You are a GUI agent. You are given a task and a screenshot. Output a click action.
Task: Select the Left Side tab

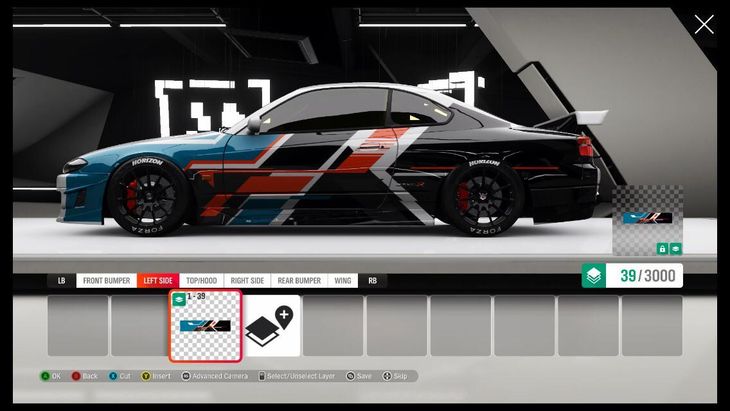click(158, 281)
